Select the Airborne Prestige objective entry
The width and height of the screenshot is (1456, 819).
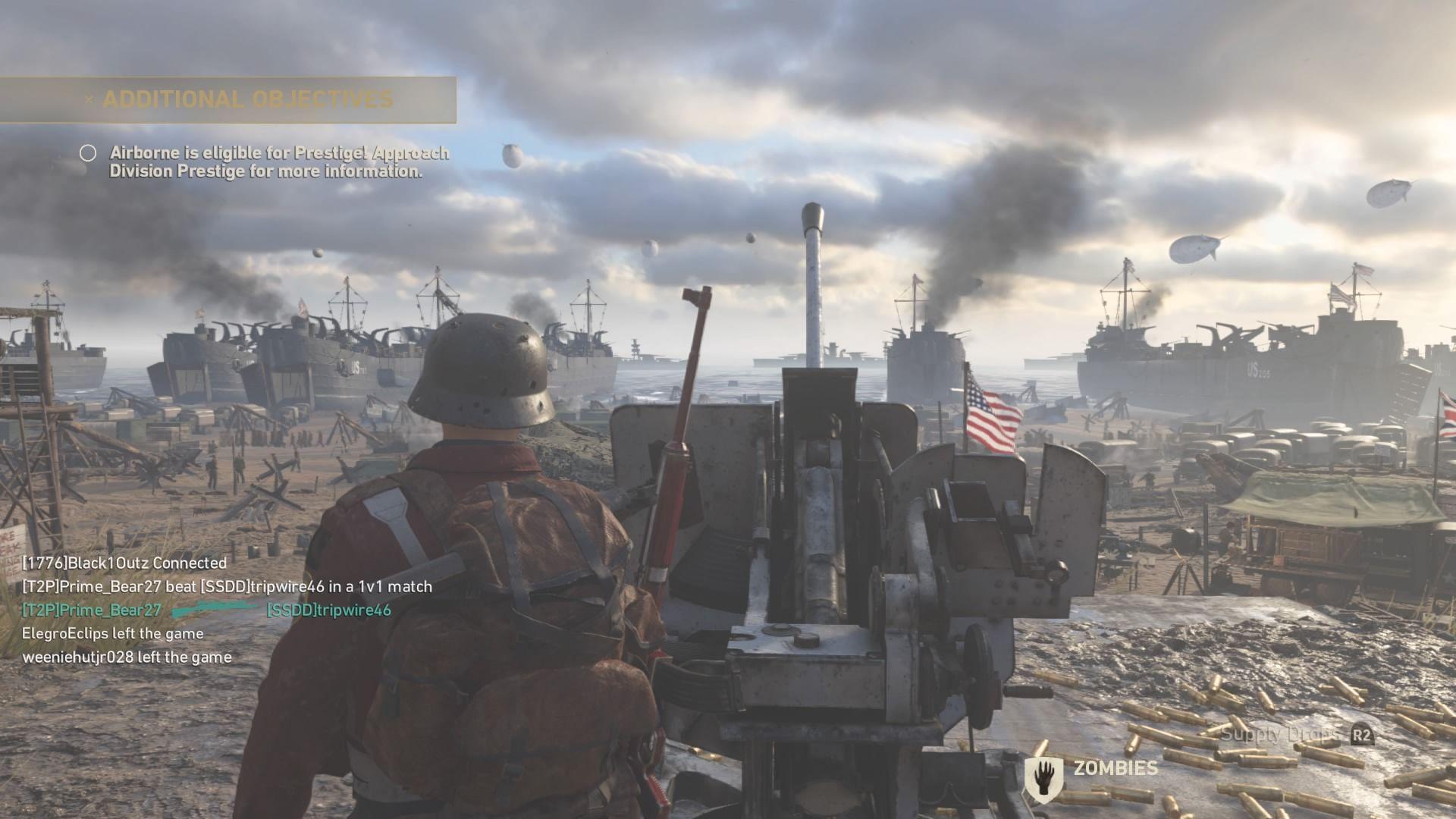[x=278, y=162]
